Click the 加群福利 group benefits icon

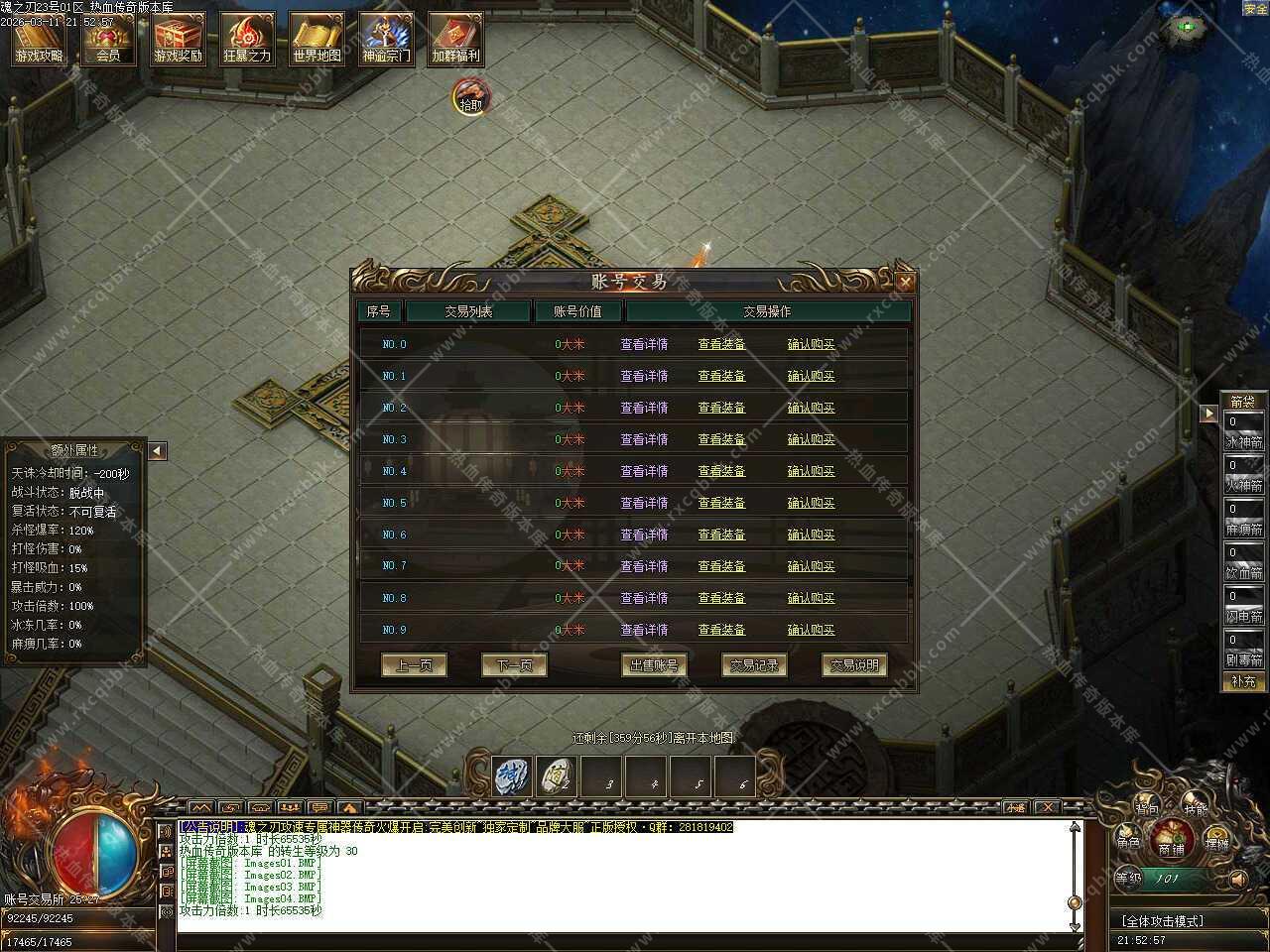tap(455, 40)
